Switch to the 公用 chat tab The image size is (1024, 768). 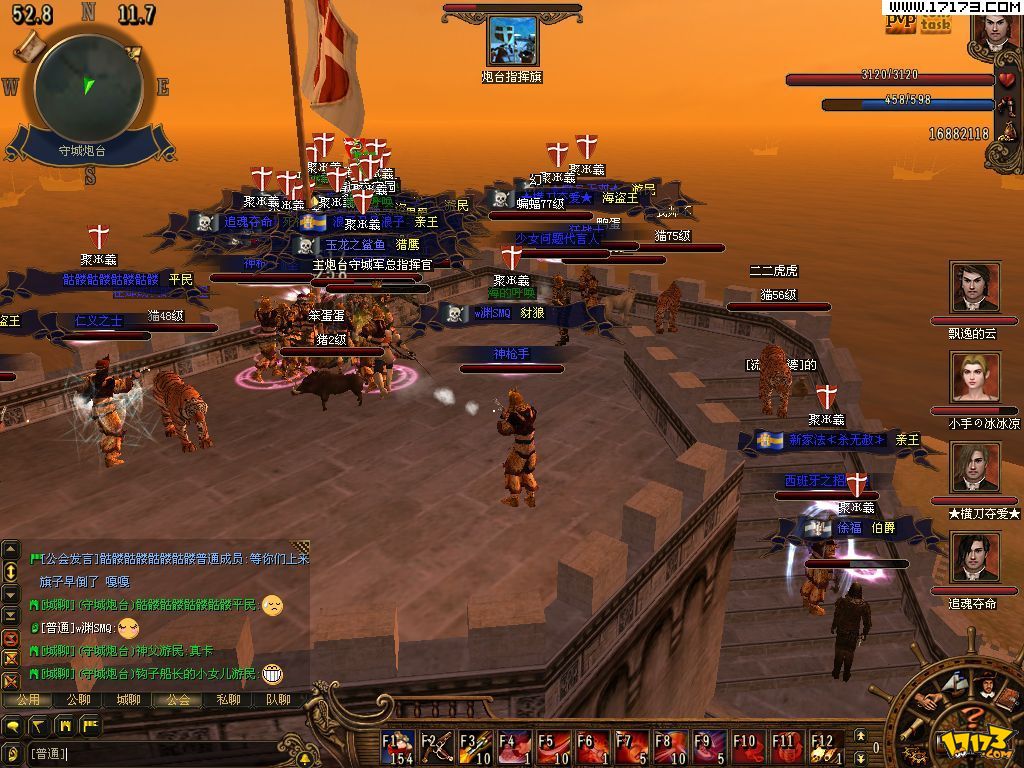click(x=28, y=700)
